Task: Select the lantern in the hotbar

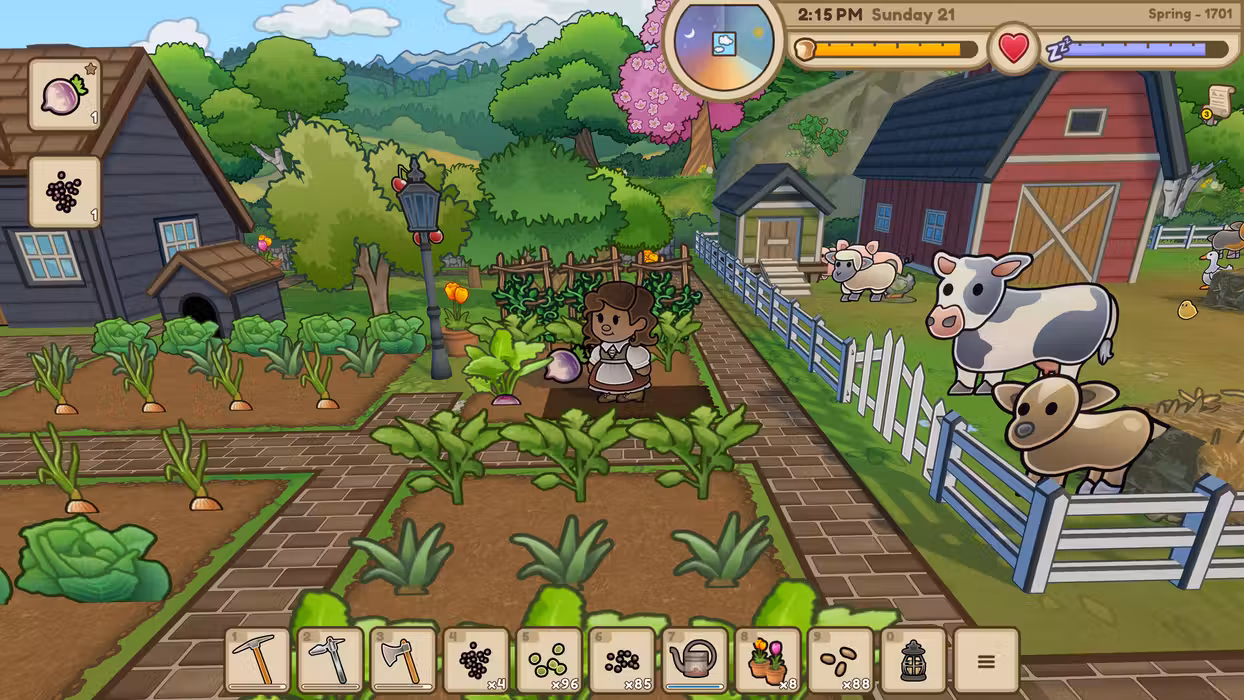Action: pyautogui.click(x=913, y=660)
